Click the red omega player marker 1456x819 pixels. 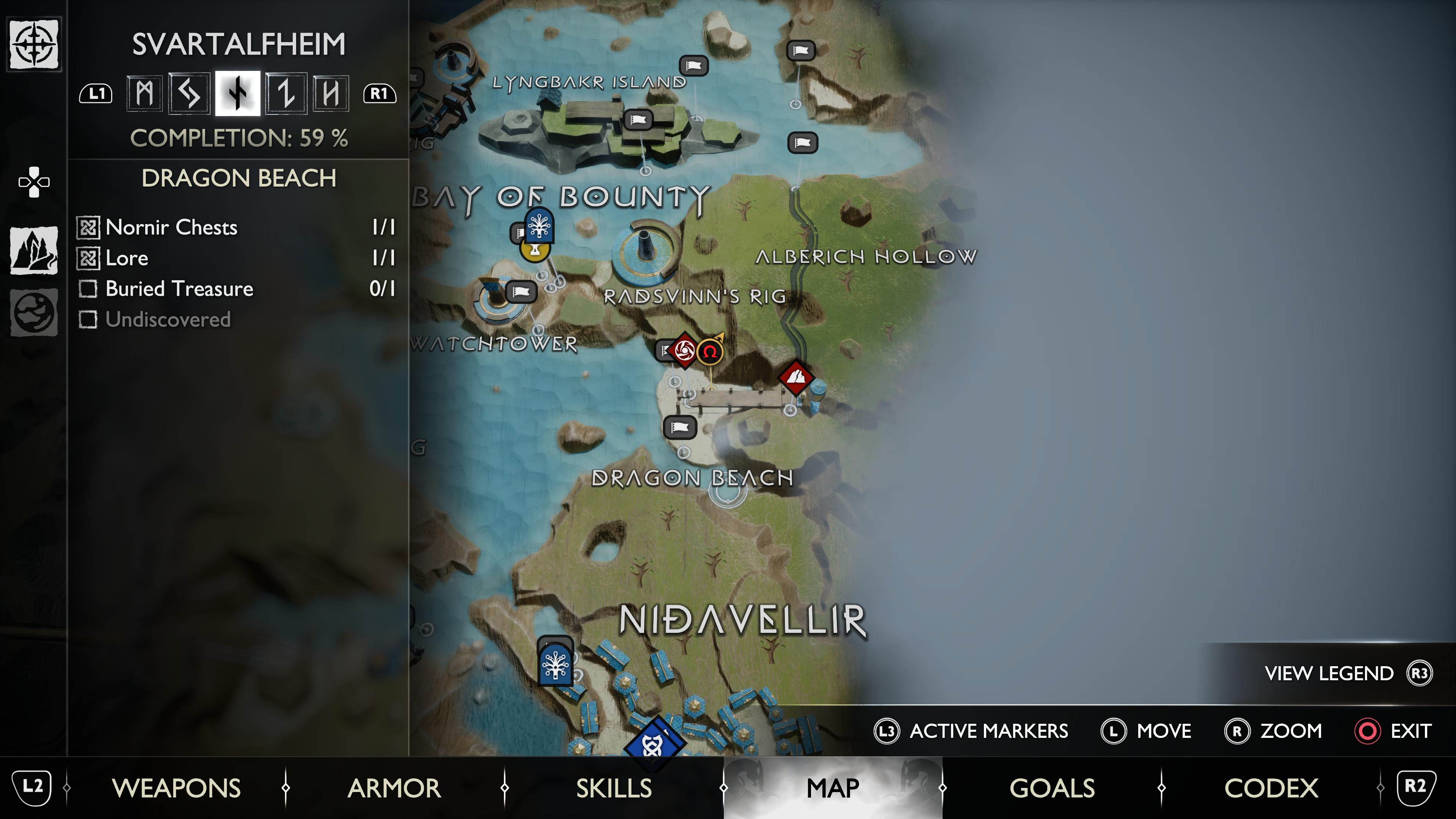pos(710,352)
